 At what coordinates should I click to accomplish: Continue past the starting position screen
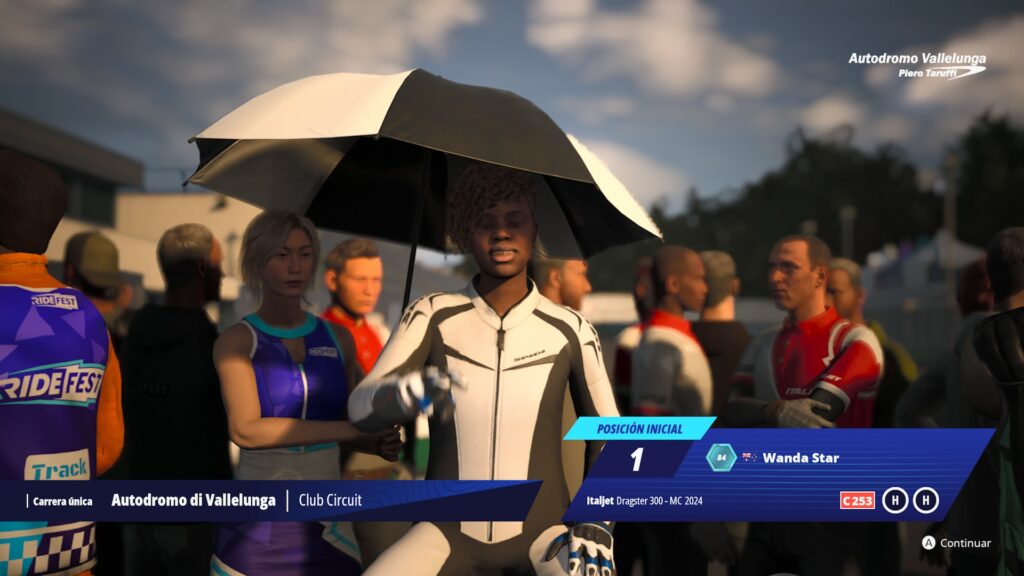pos(956,543)
